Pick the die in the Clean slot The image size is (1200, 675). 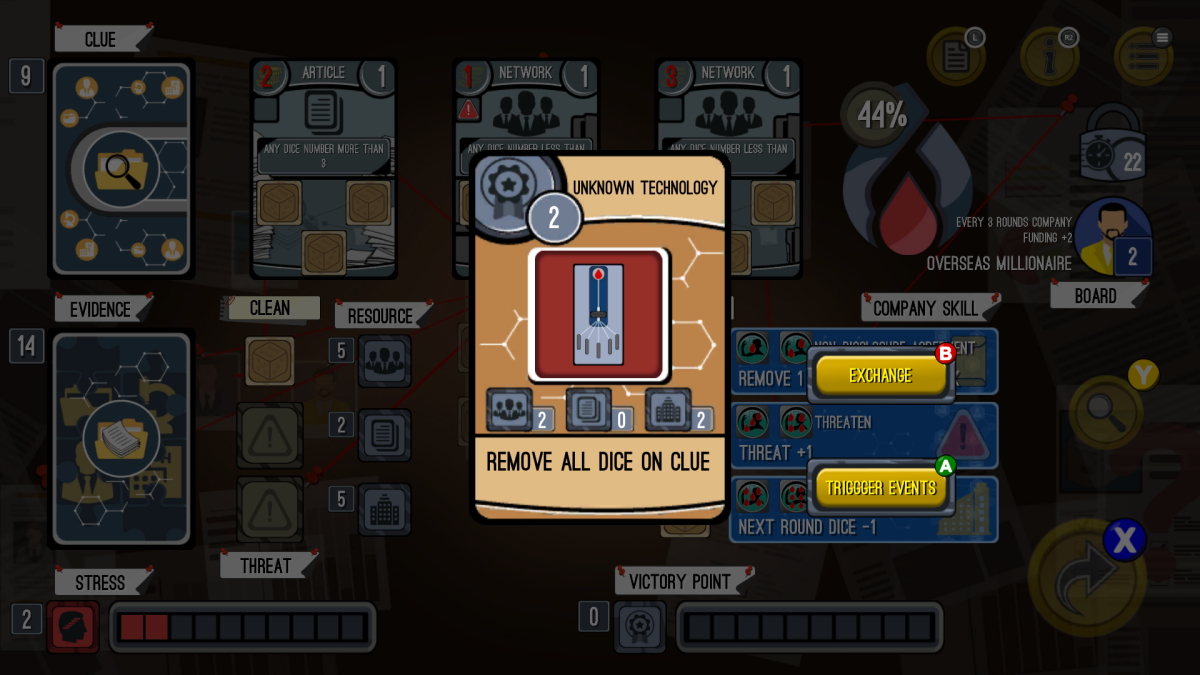point(270,361)
